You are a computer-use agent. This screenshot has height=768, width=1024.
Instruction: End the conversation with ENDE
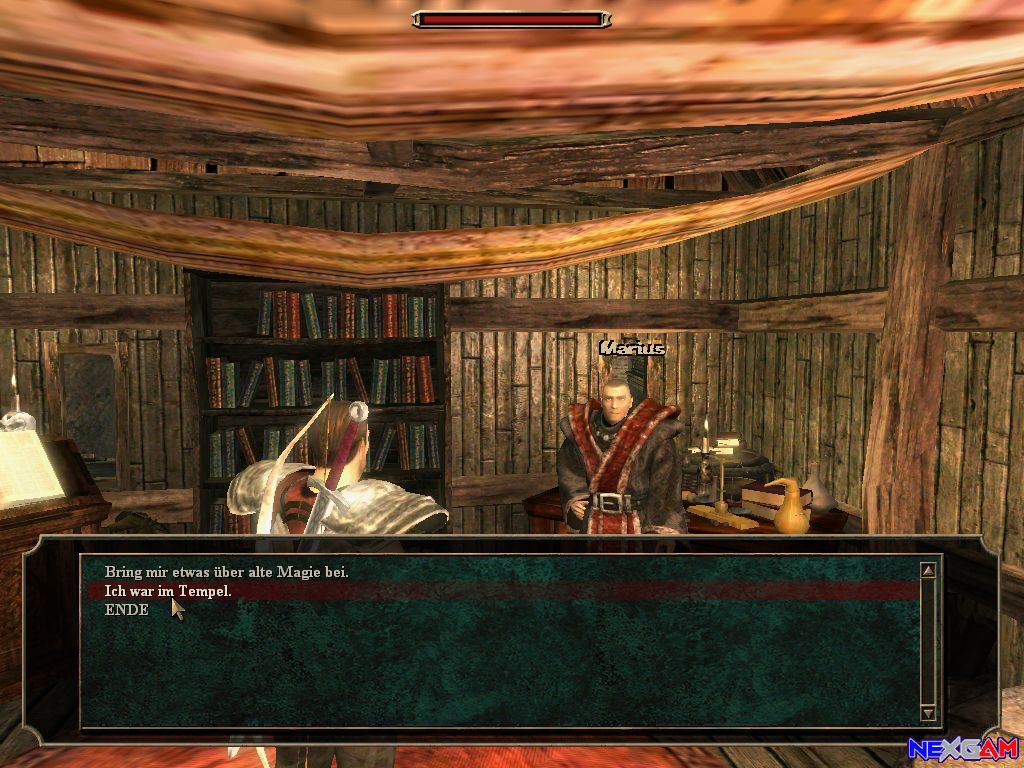(127, 610)
